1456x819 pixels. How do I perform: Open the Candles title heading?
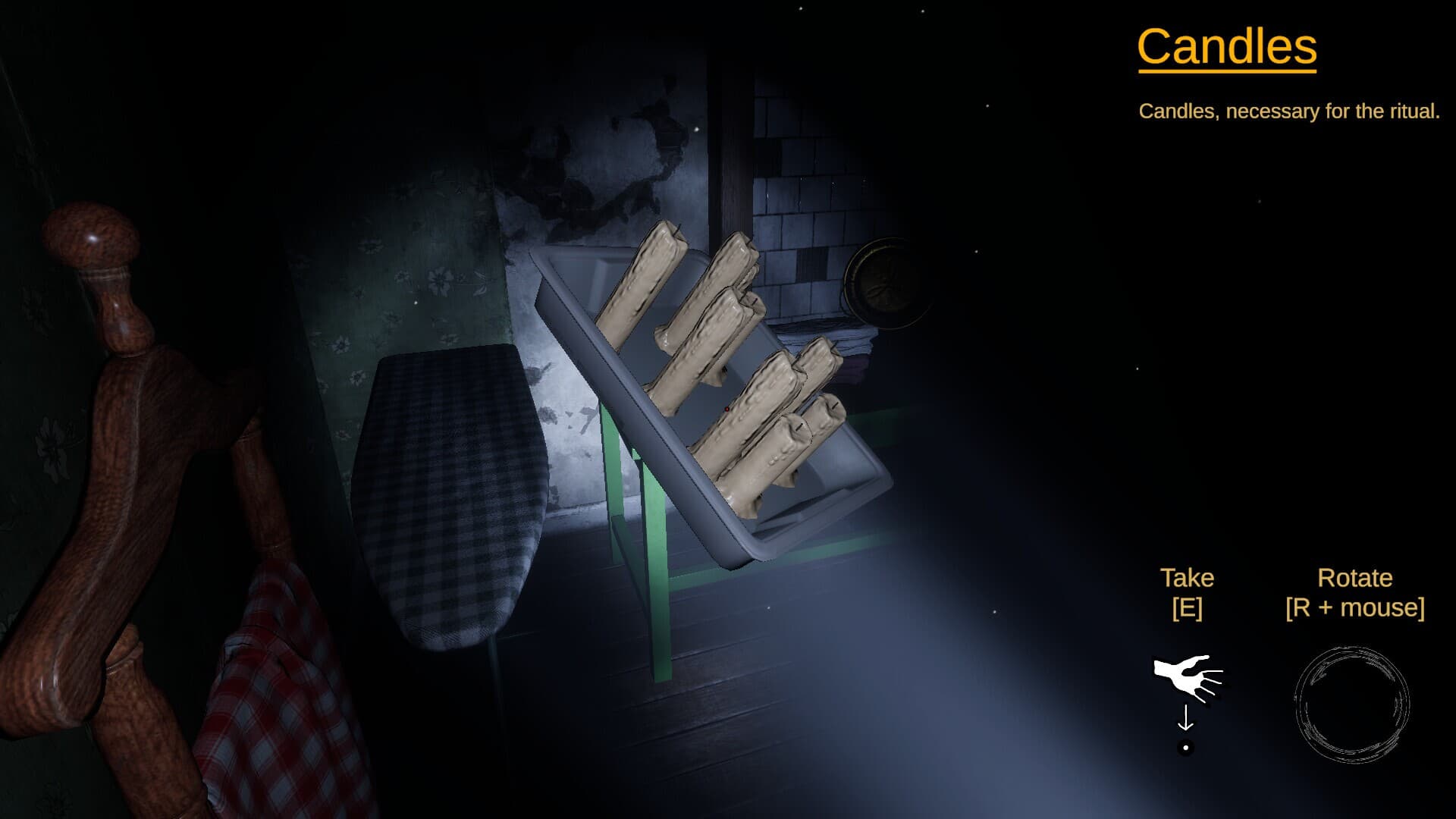(1226, 45)
